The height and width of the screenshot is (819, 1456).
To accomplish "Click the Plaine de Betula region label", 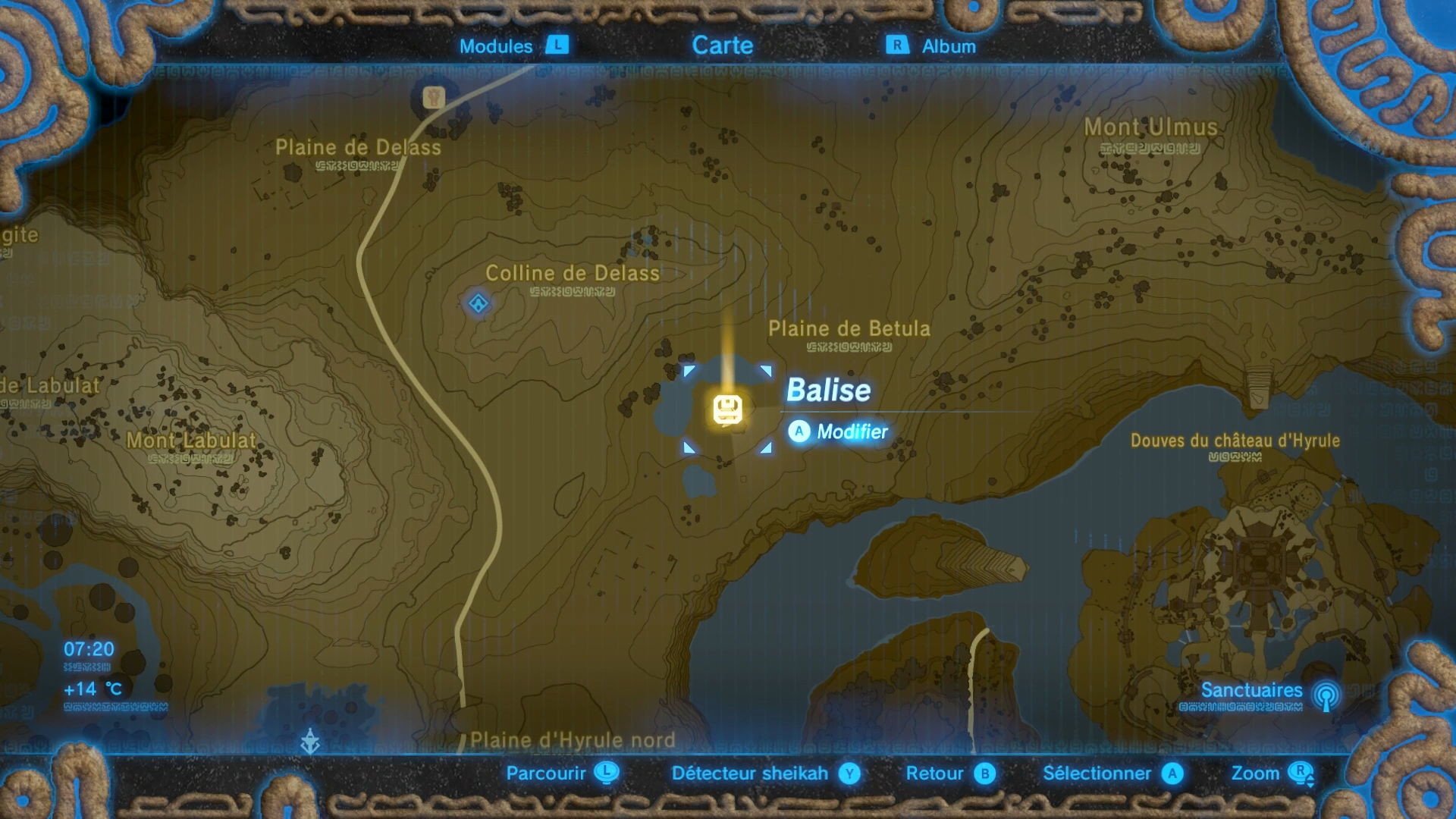I will (x=849, y=328).
